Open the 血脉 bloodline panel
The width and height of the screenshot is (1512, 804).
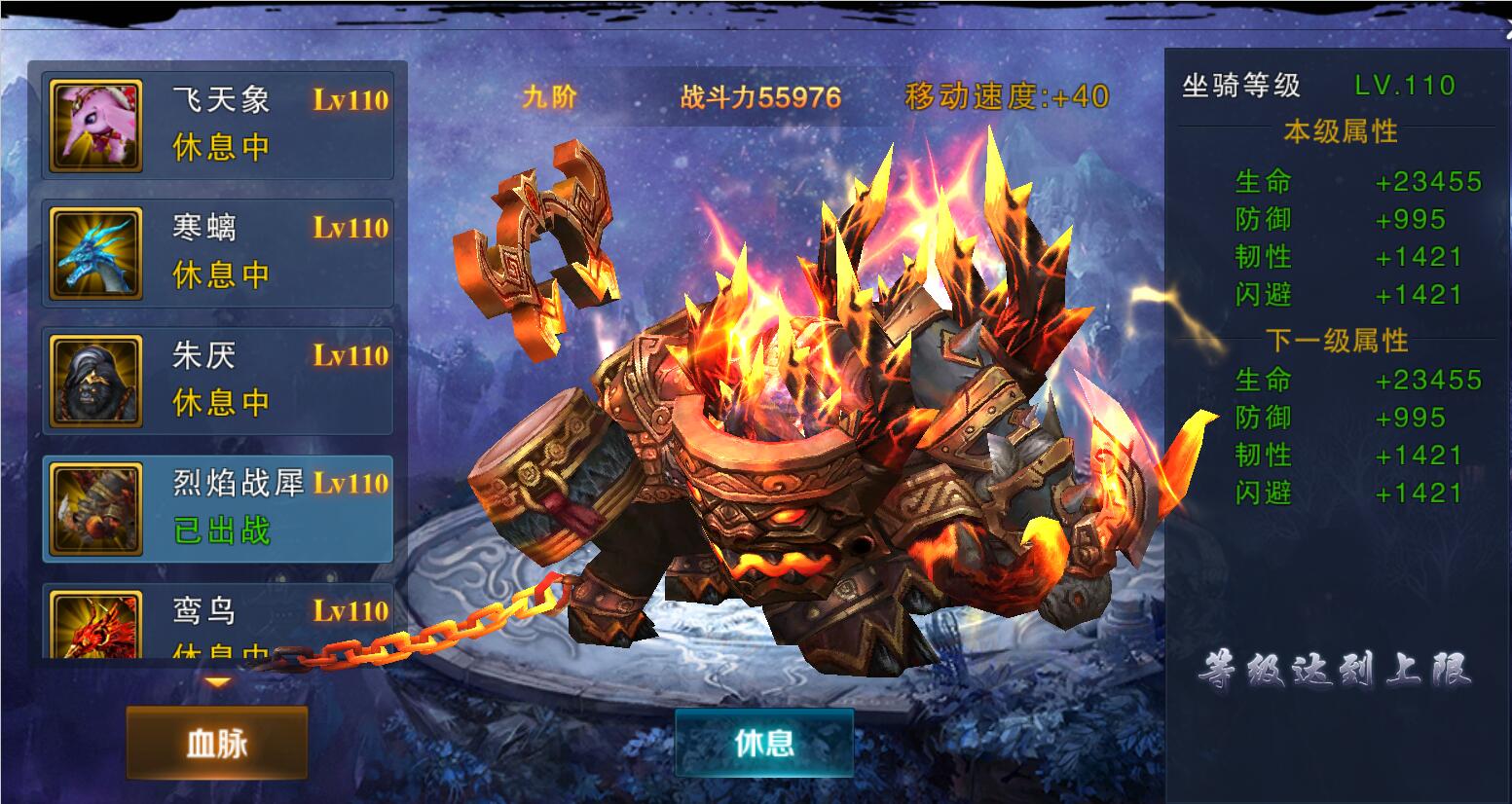(x=217, y=744)
